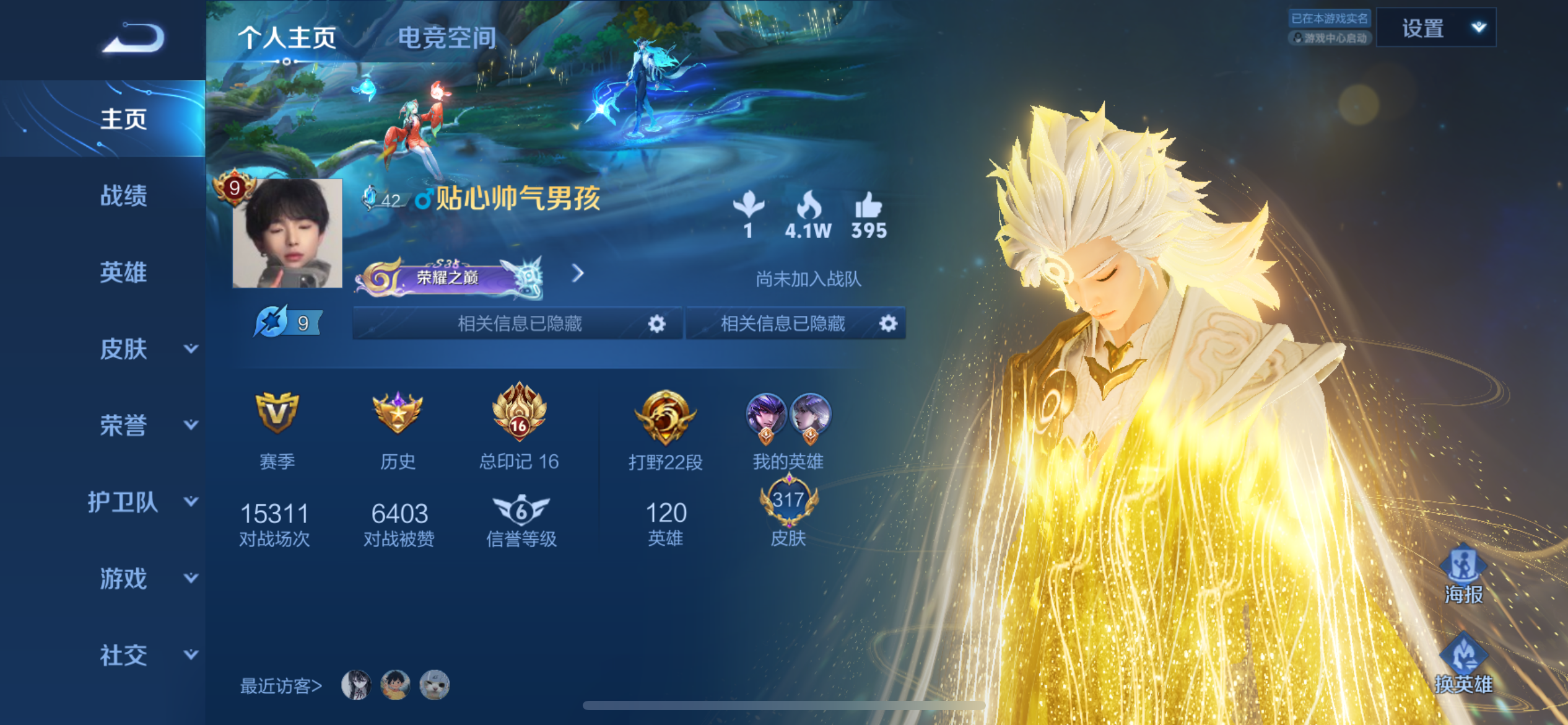Open the 战绩 sidebar entry
Image resolution: width=1568 pixels, height=725 pixels.
123,196
